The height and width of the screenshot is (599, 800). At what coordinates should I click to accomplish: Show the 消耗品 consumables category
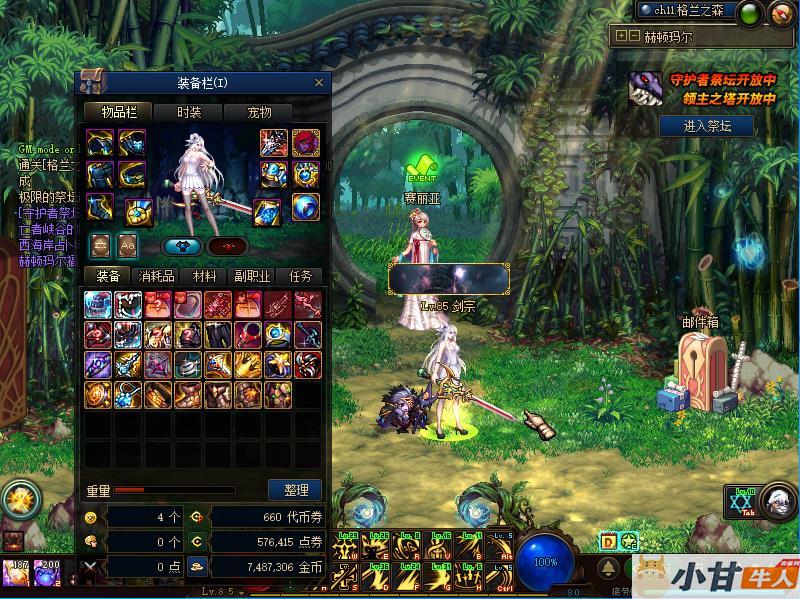[156, 276]
